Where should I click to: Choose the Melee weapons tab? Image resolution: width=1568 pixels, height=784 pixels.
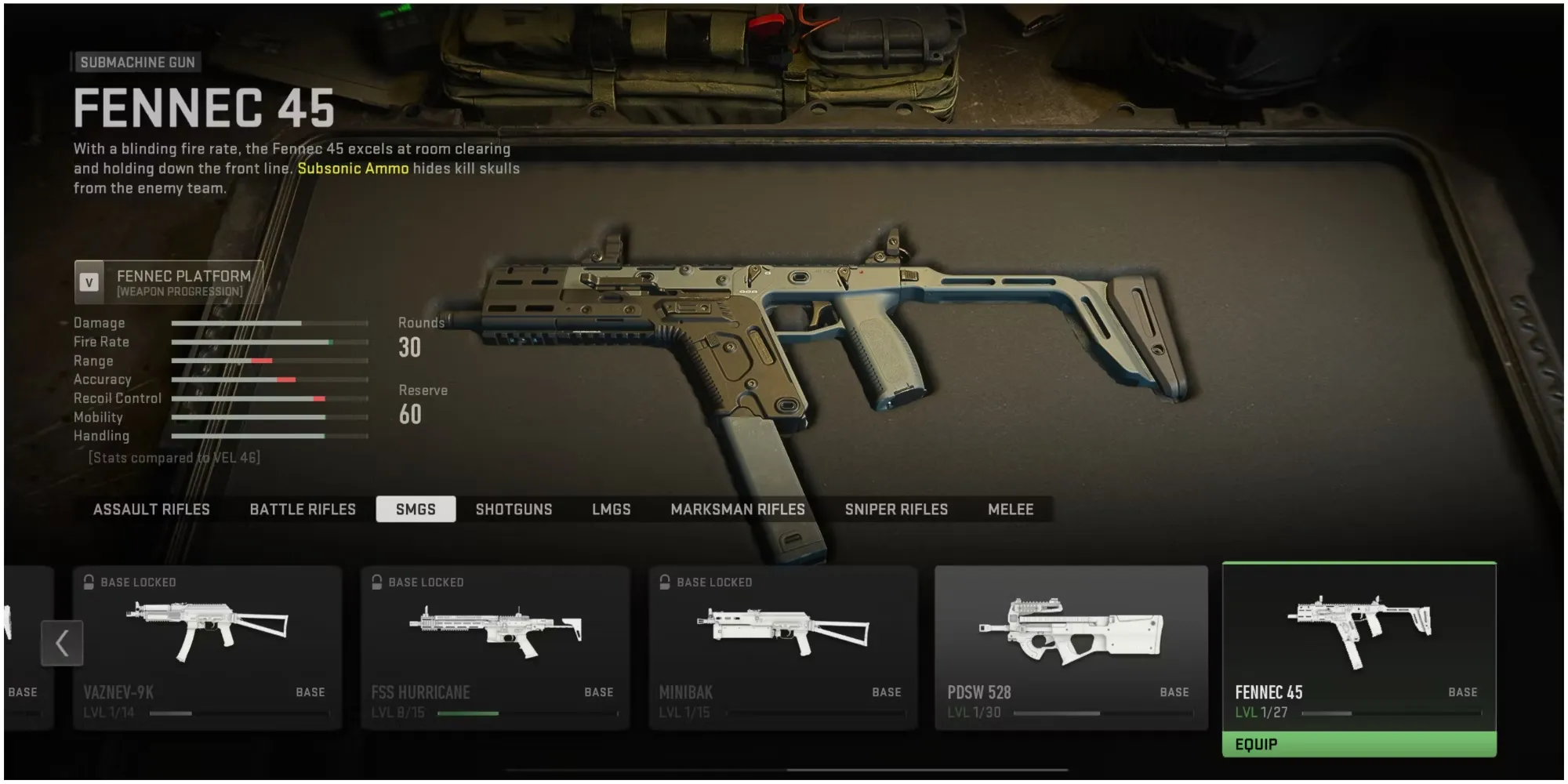point(1011,510)
